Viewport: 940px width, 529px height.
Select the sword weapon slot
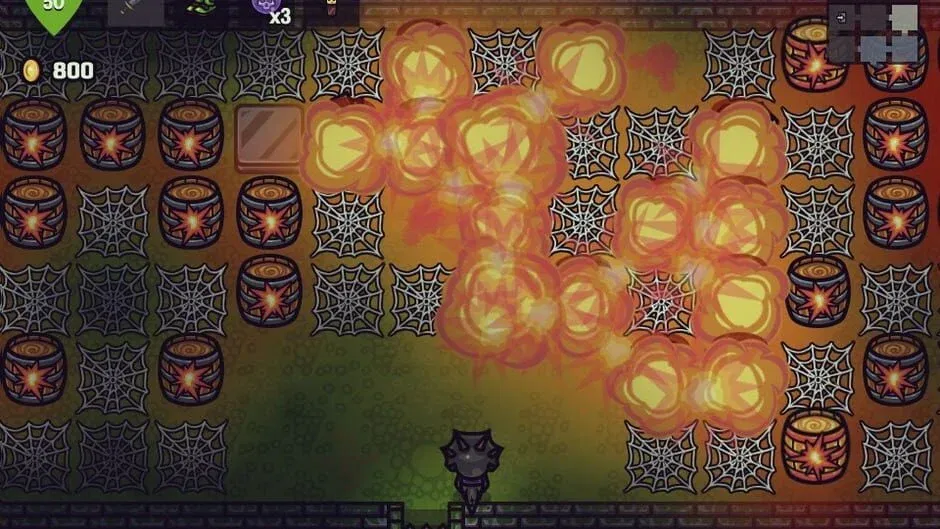pos(136,11)
